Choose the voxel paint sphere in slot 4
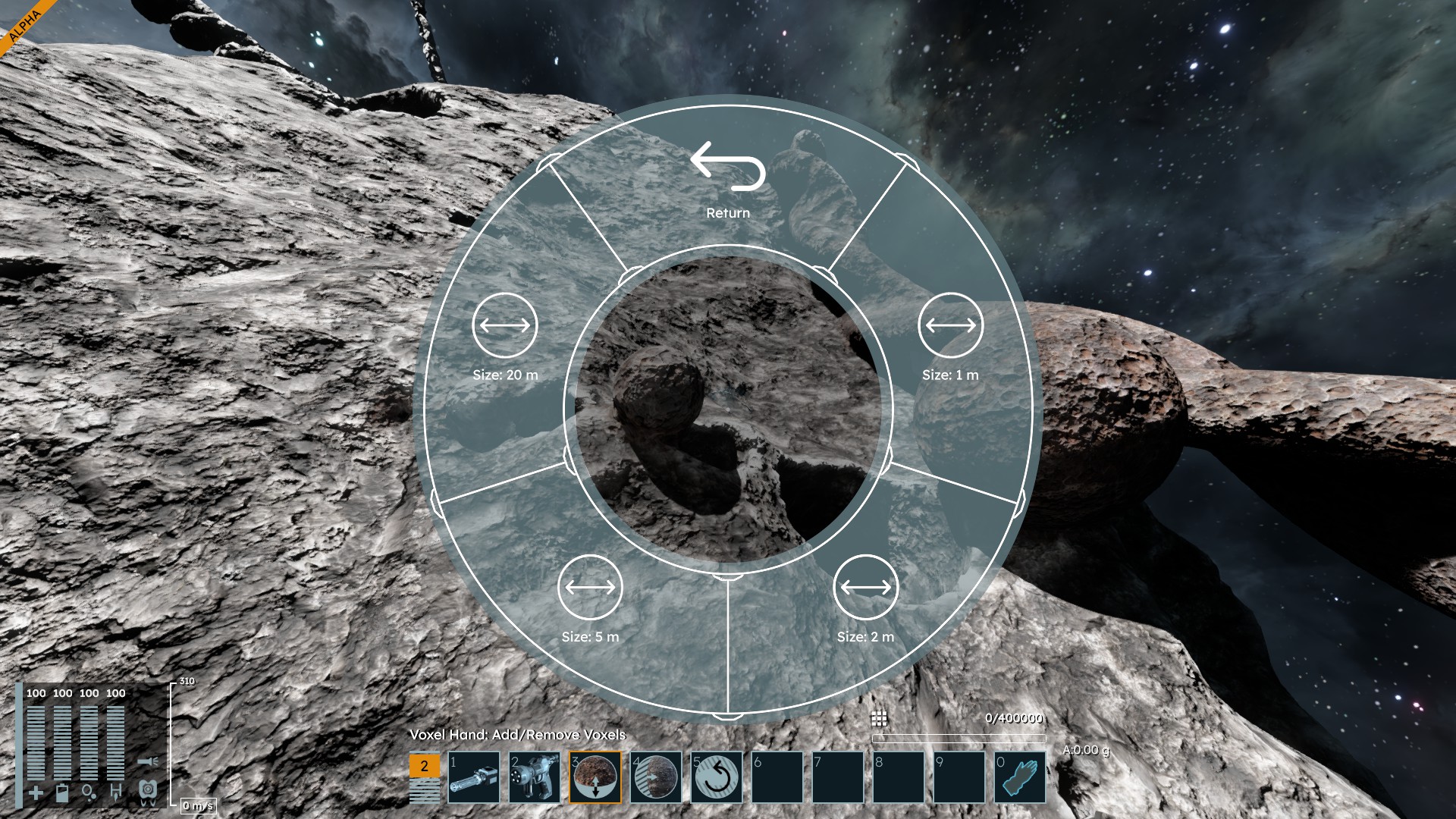 click(656, 777)
